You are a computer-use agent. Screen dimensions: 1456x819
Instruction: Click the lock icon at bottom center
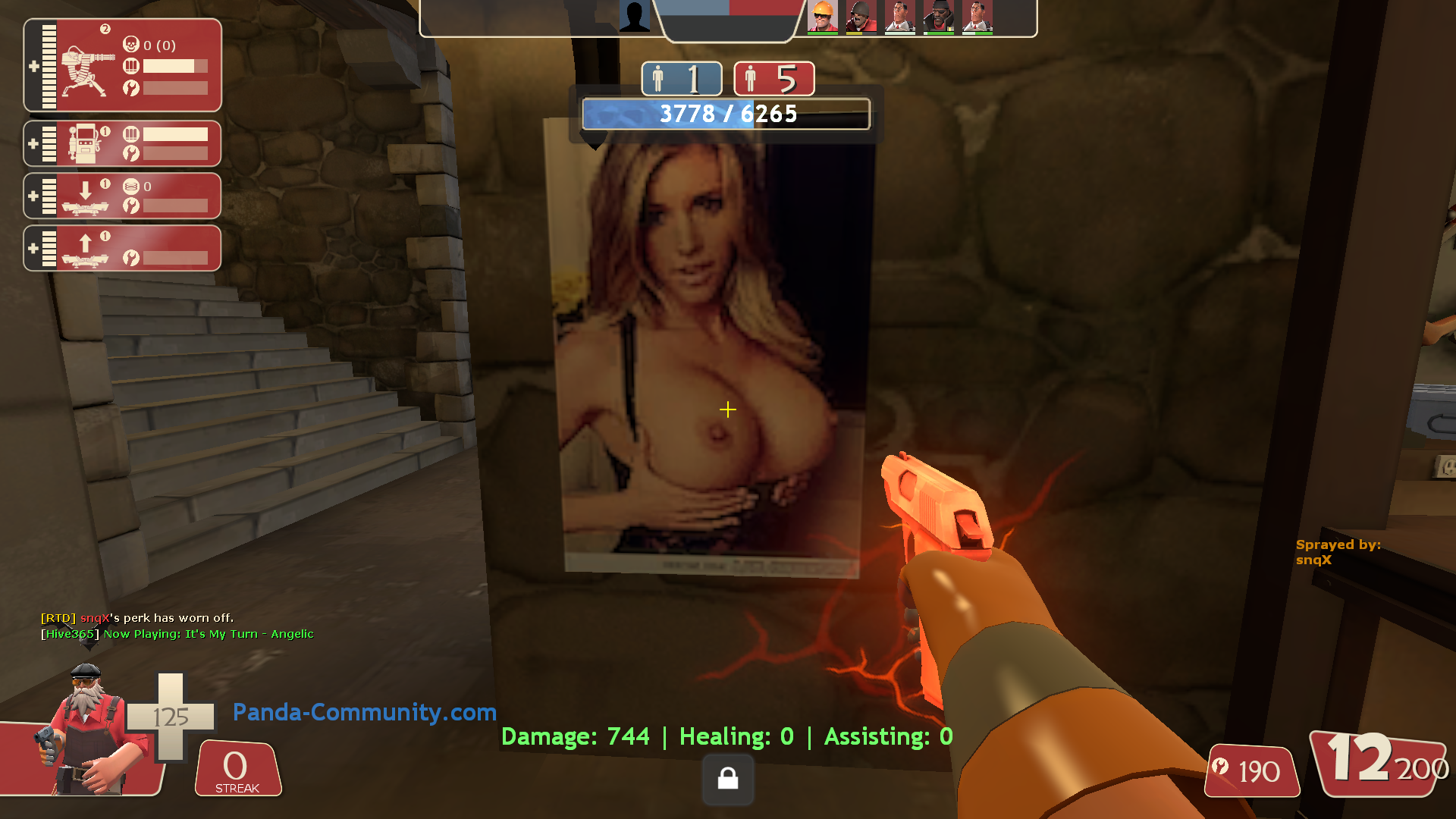click(x=727, y=780)
